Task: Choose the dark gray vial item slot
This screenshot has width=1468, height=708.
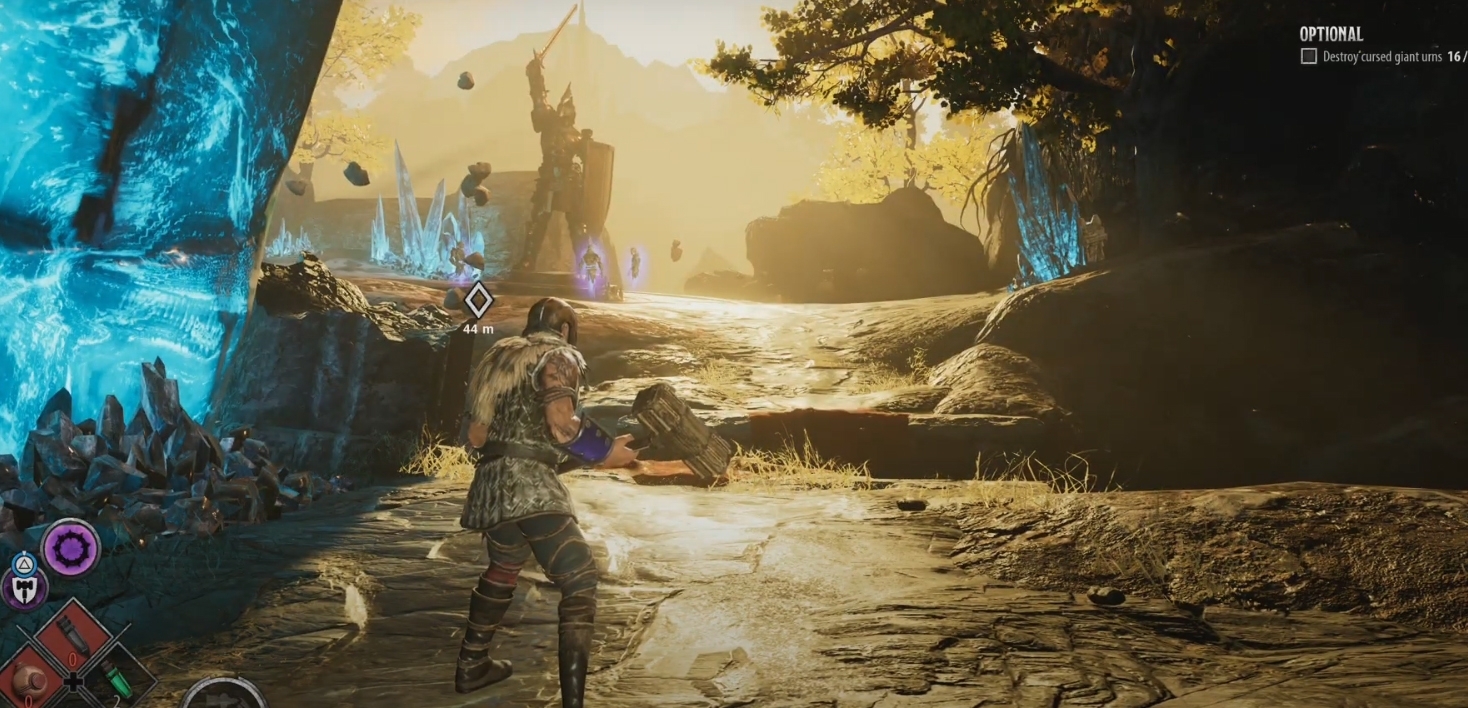Action: pos(73,634)
